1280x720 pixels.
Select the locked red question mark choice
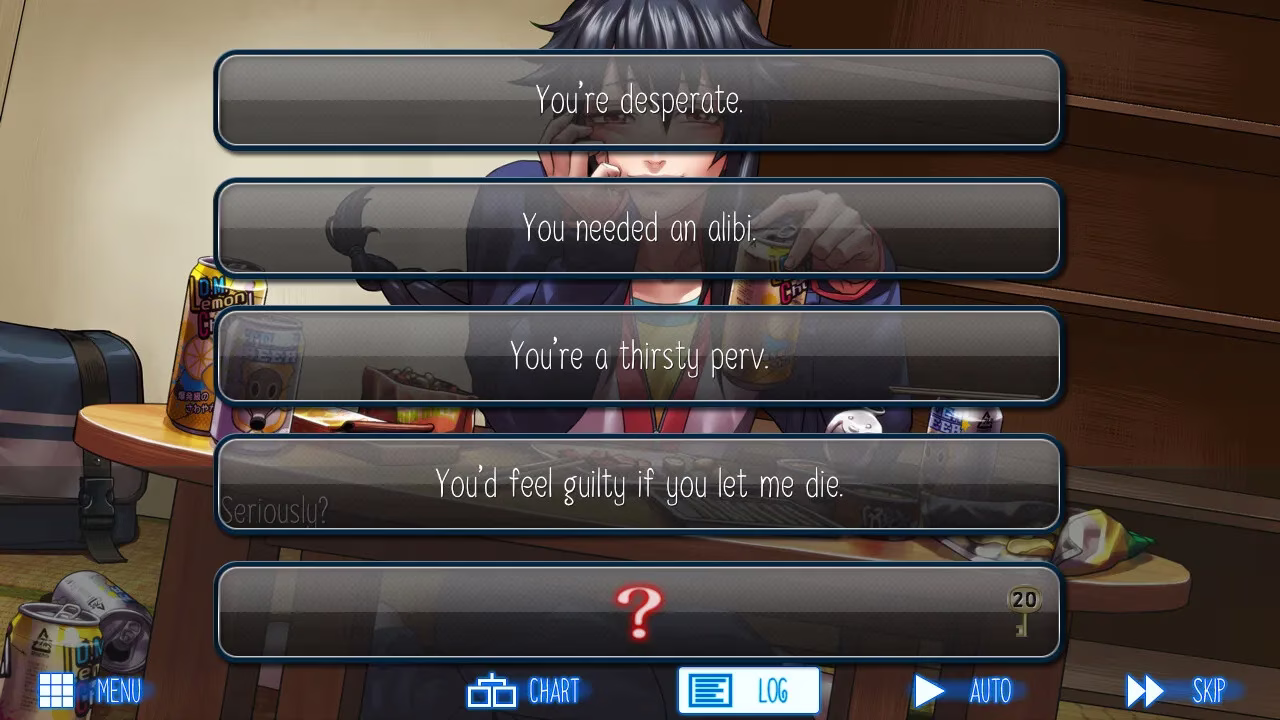coord(638,612)
